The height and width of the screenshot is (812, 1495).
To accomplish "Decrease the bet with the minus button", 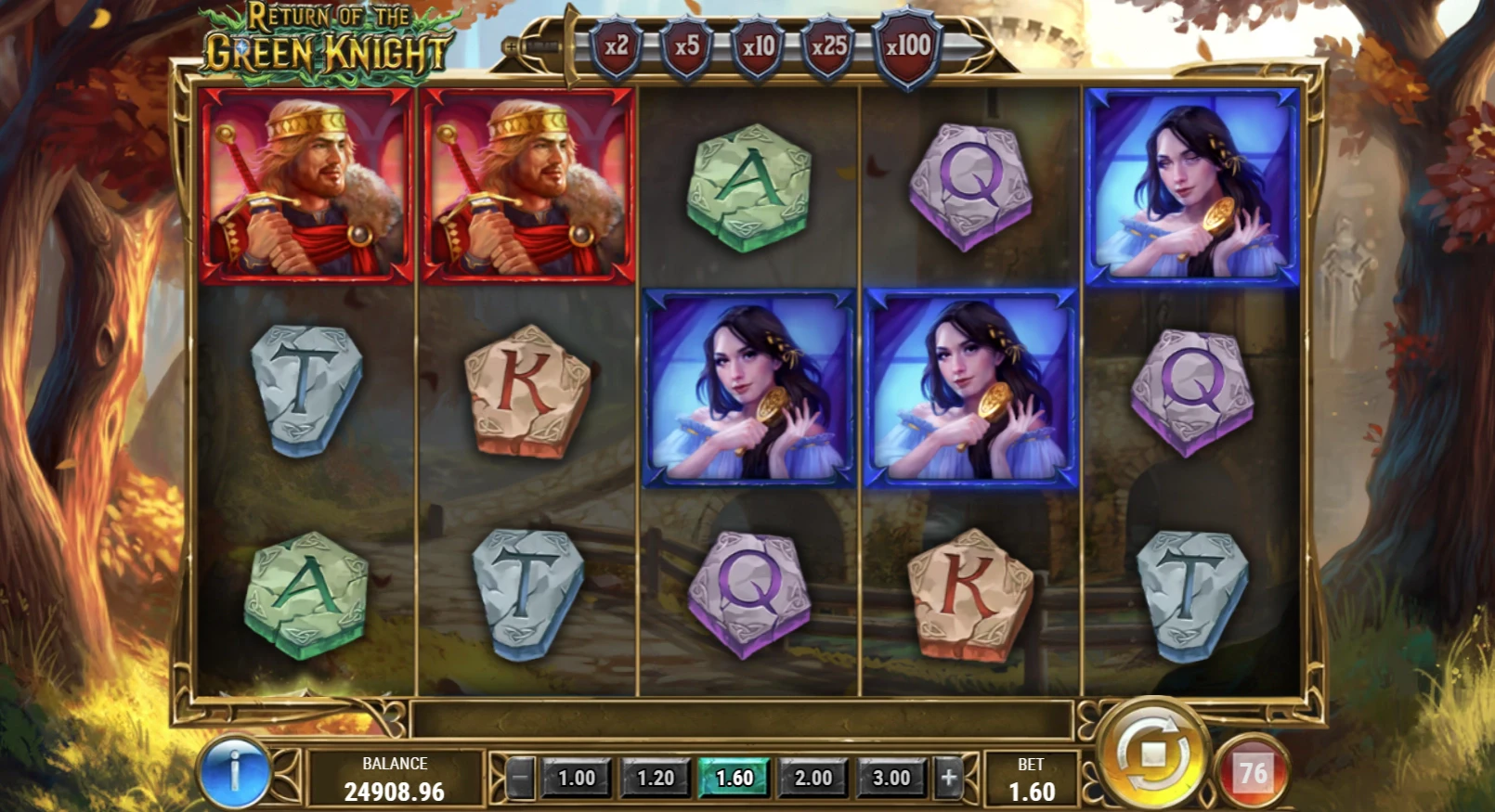I will coord(521,778).
